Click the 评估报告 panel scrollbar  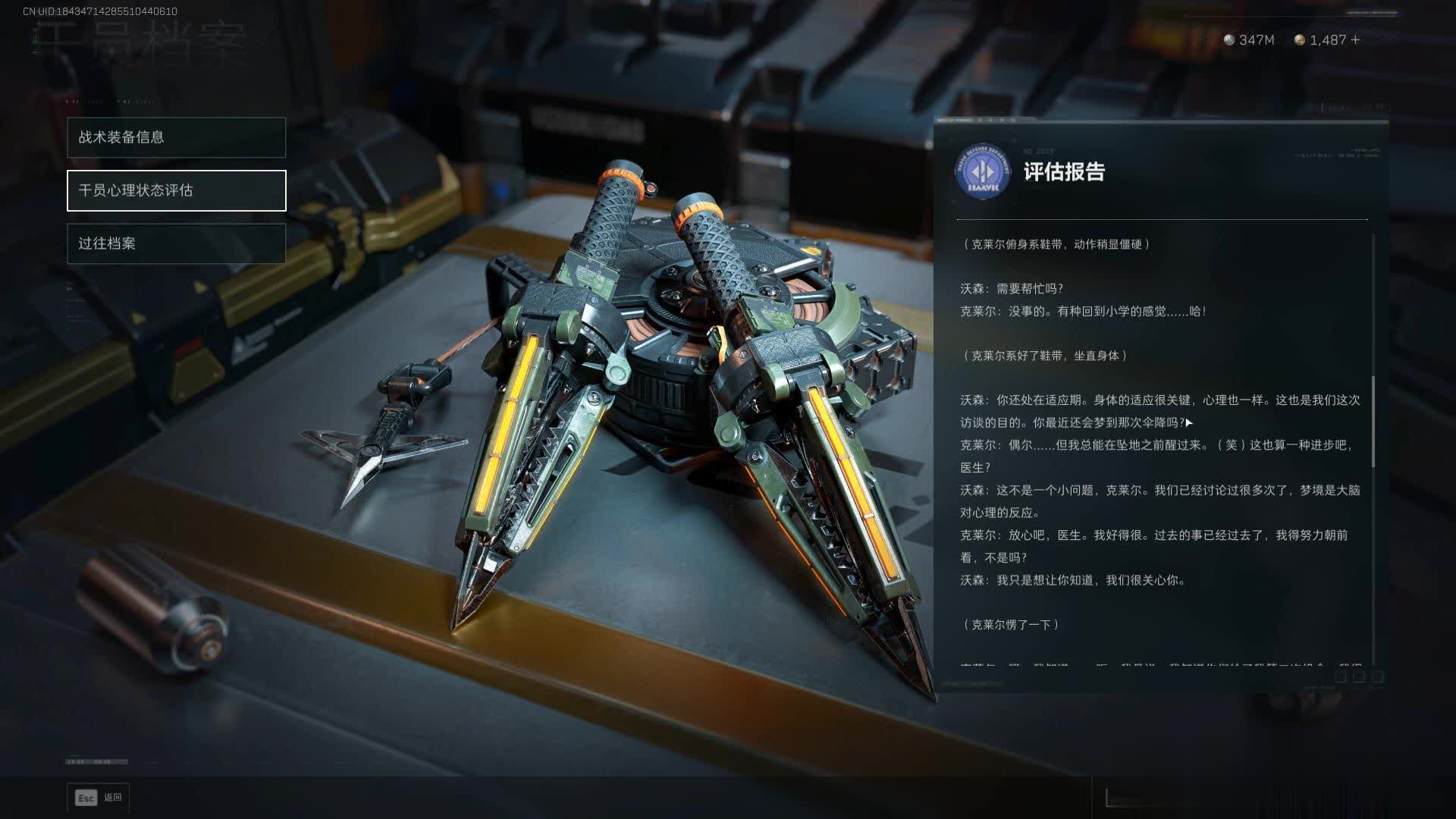point(1373,422)
